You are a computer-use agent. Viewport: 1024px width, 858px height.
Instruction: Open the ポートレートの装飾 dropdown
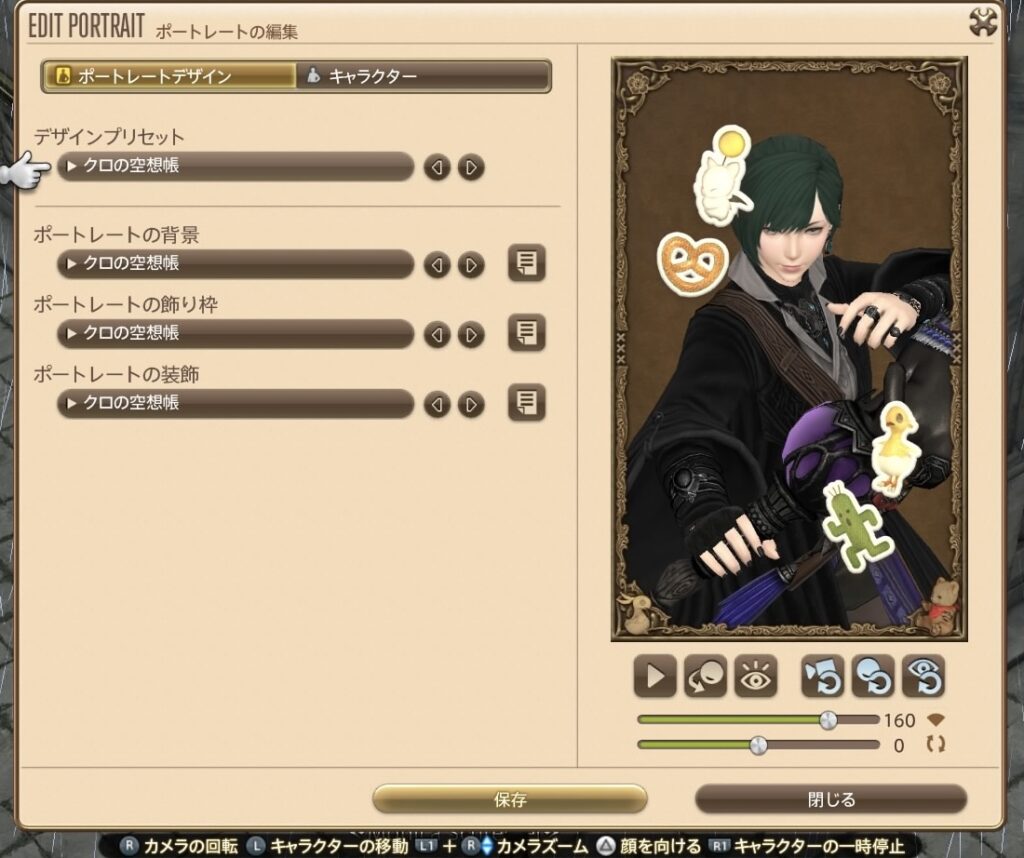pos(235,403)
